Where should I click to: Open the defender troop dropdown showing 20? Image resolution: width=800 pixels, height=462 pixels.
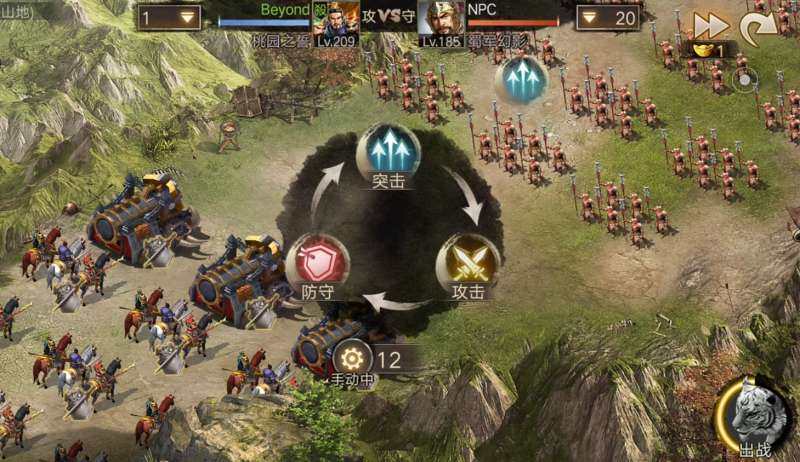point(607,18)
